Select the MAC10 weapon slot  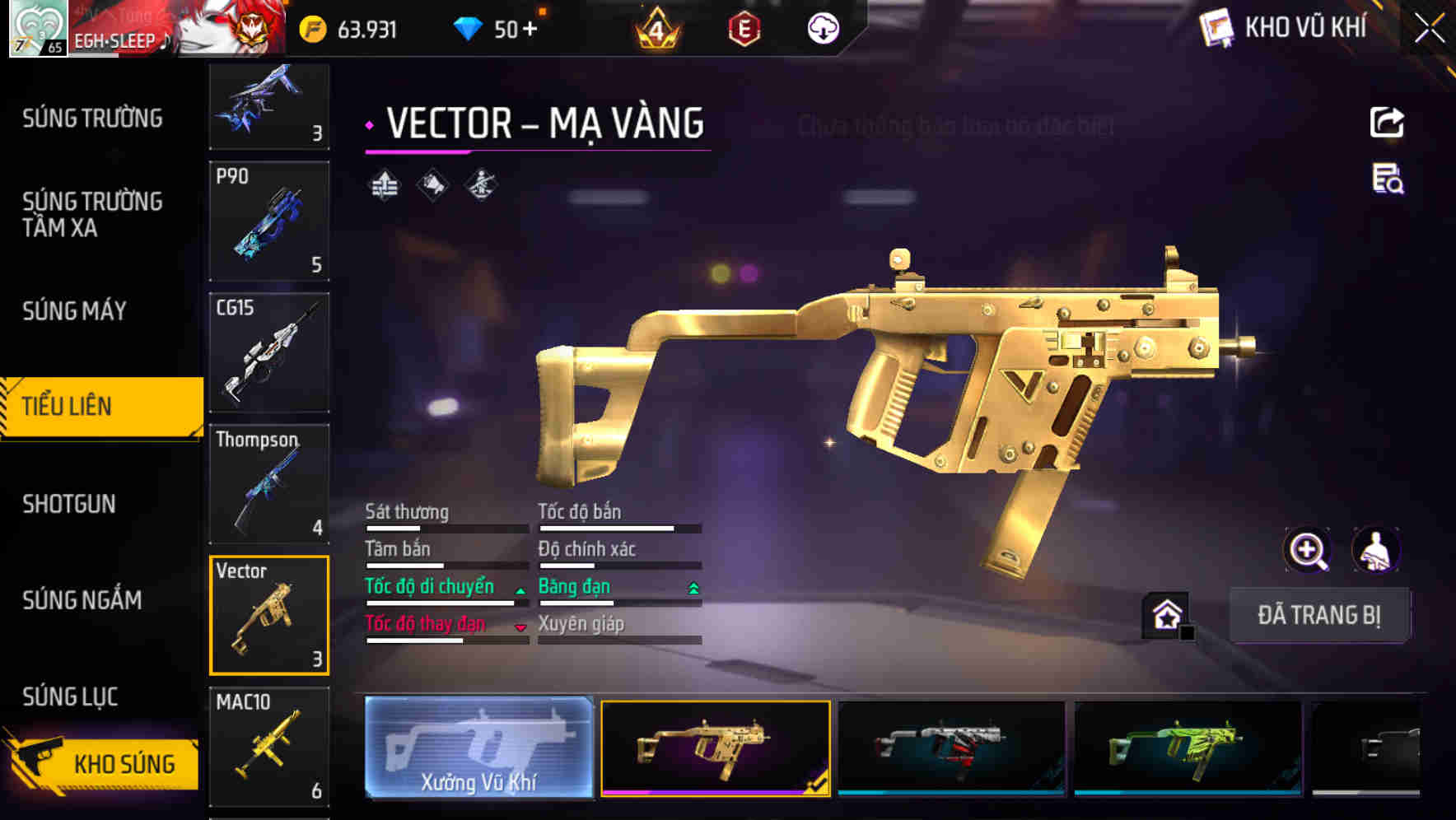coord(269,747)
